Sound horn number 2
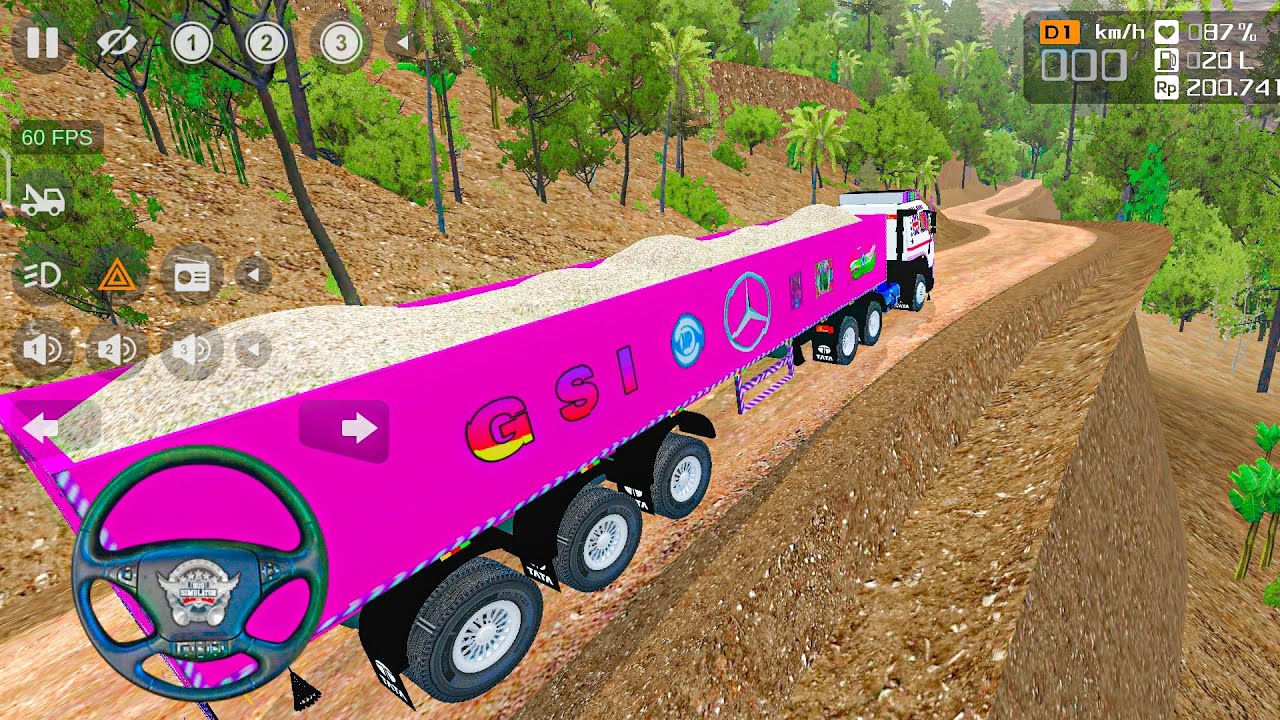 tap(117, 349)
